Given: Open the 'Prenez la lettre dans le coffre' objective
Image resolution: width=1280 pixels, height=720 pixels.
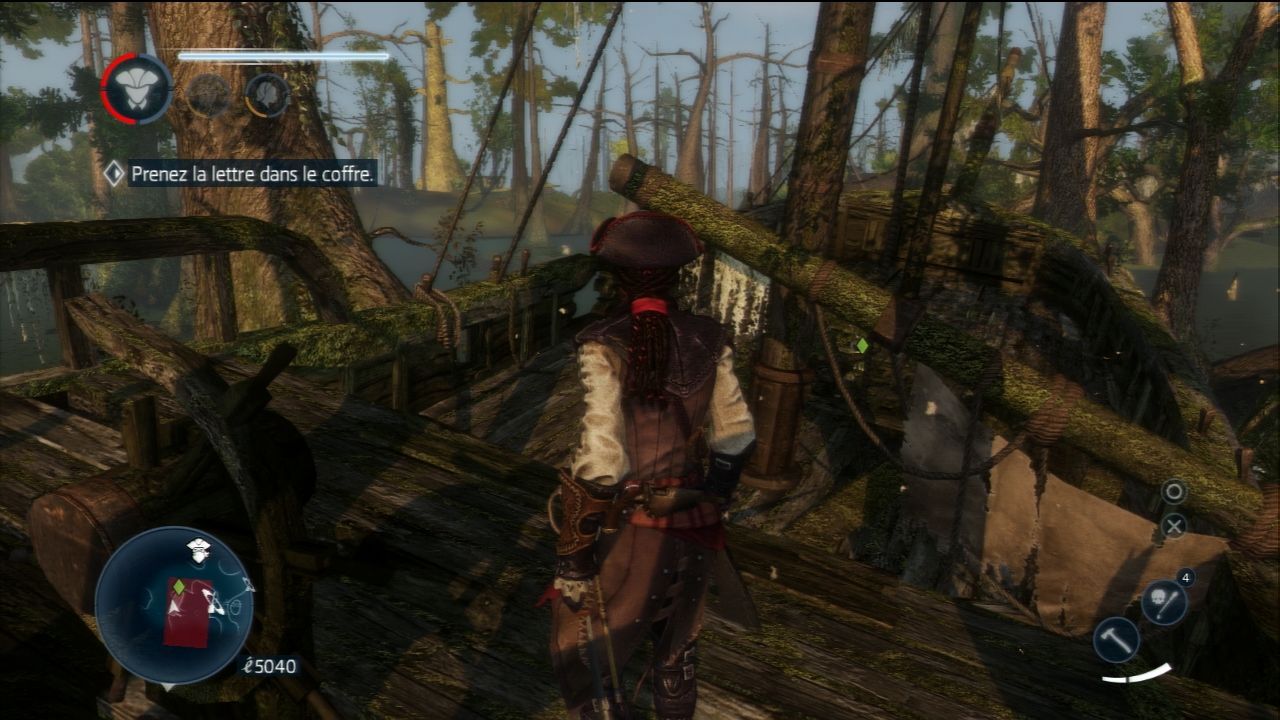Looking at the screenshot, I should (x=253, y=174).
